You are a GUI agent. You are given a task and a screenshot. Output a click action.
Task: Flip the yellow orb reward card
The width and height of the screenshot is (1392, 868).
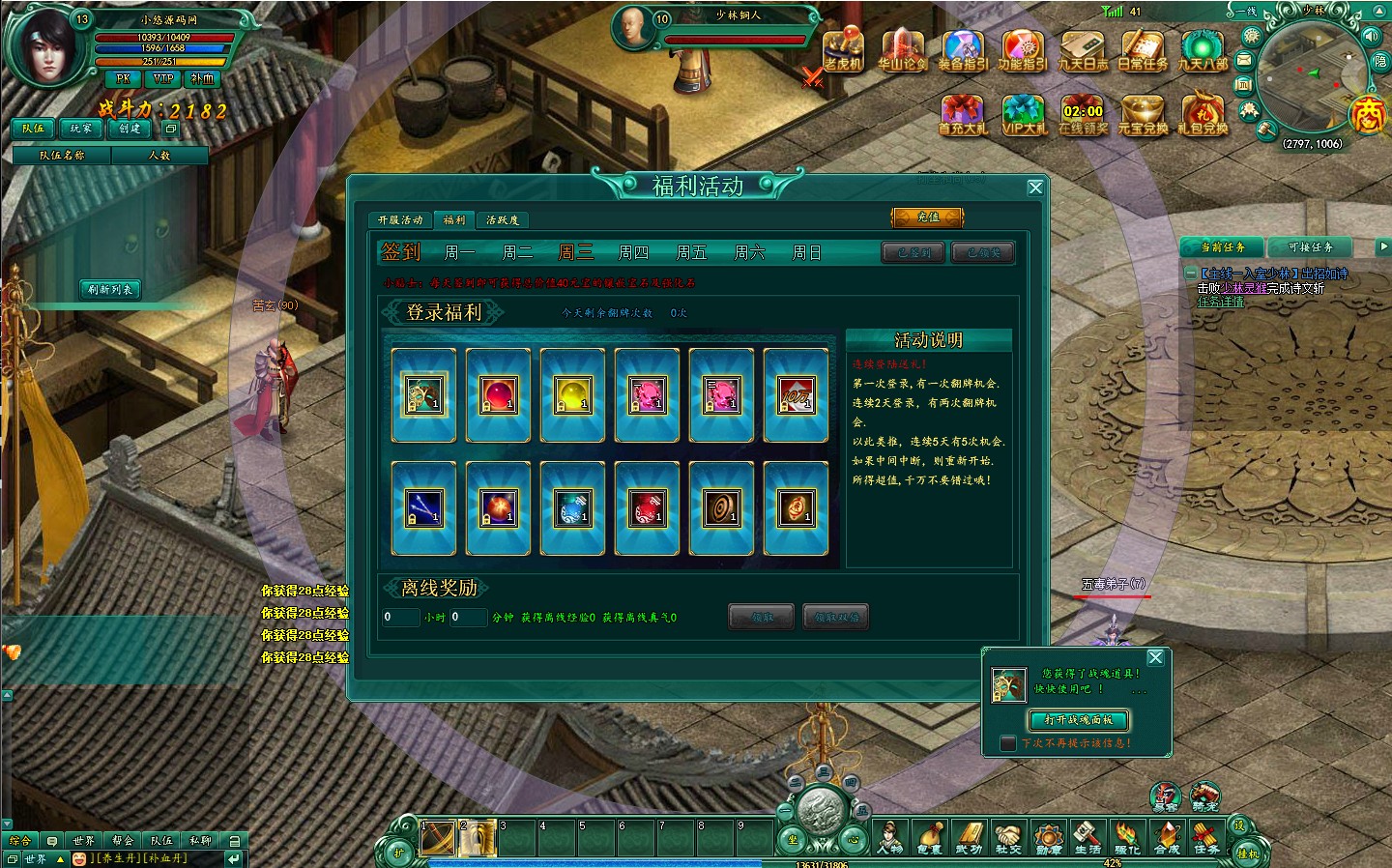(572, 395)
